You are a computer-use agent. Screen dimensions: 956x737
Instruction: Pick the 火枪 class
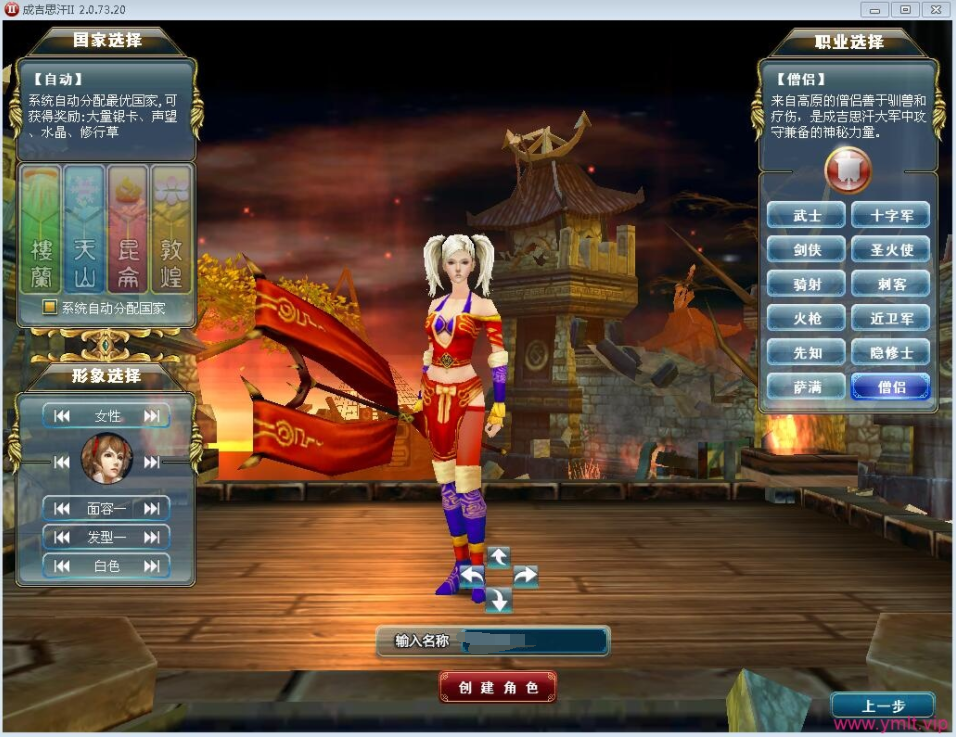807,318
